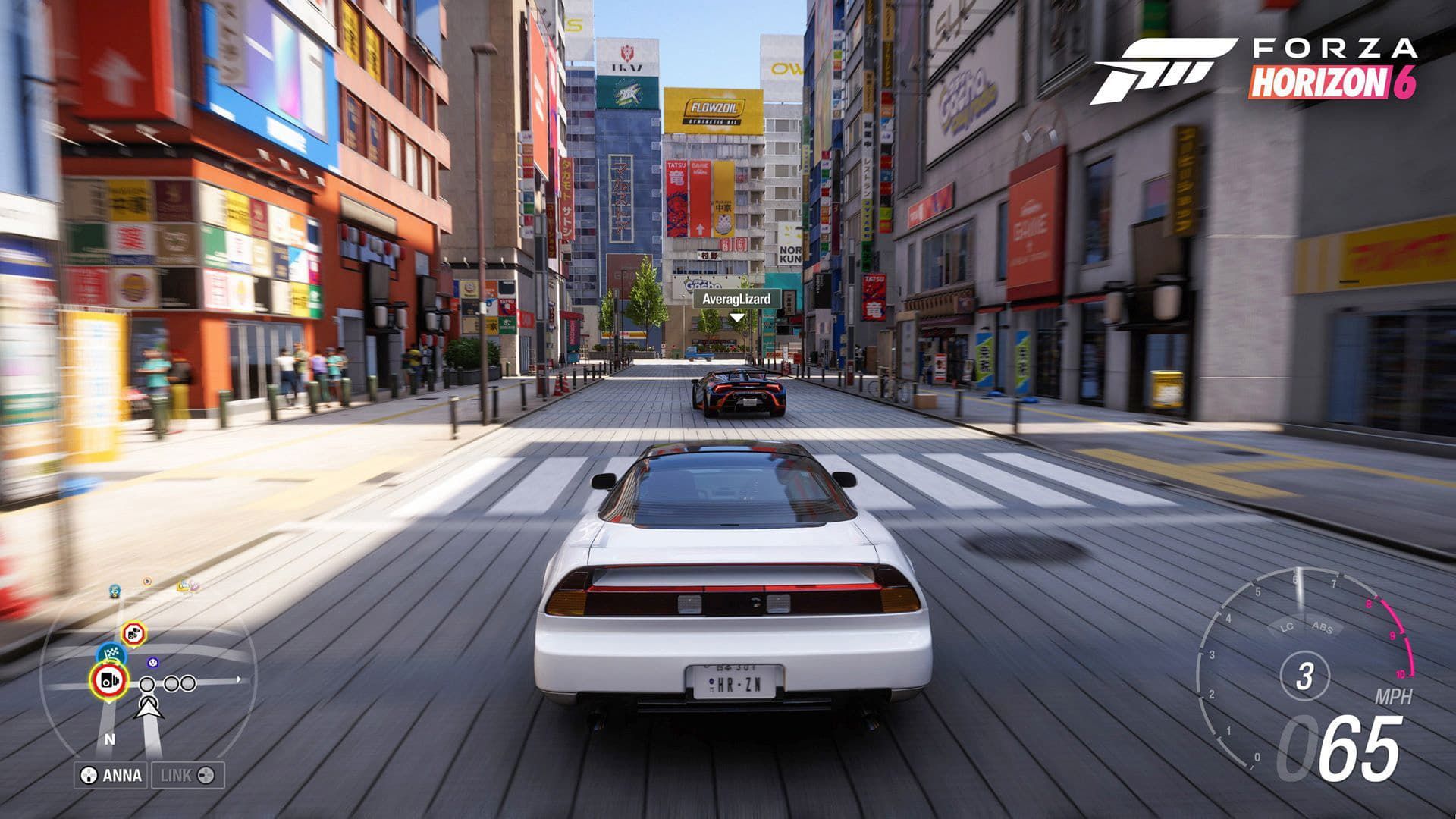Click the yellow event marker at minimap's top edge
Viewport: 1456px width, 819px height.
tap(183, 585)
